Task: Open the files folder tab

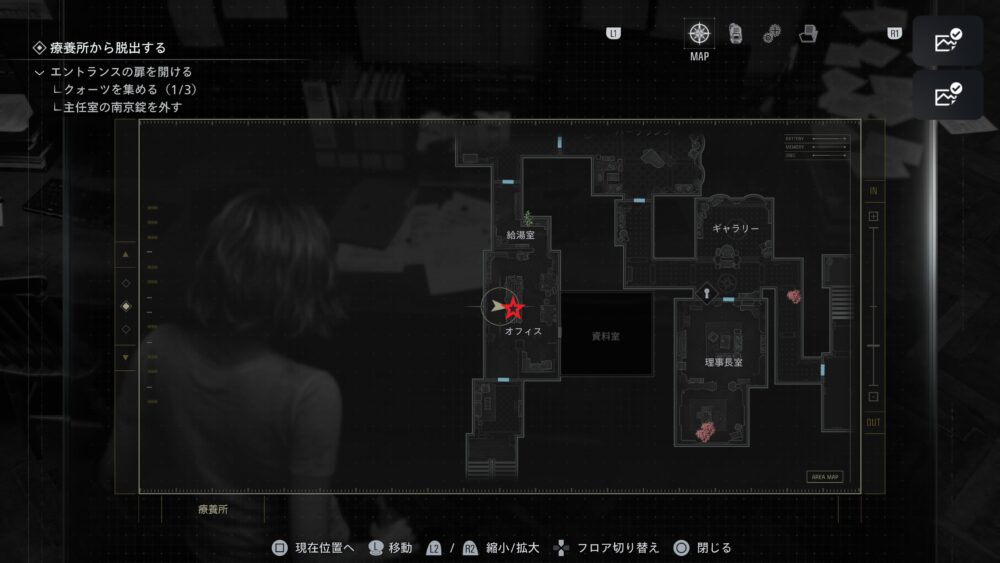Action: [x=808, y=35]
